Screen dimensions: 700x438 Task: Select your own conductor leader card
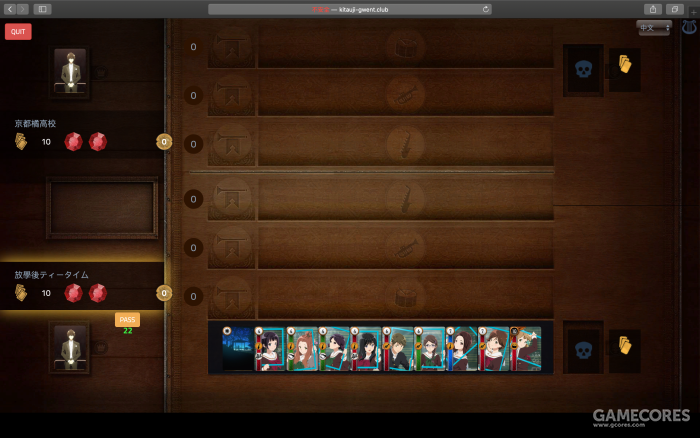70,347
